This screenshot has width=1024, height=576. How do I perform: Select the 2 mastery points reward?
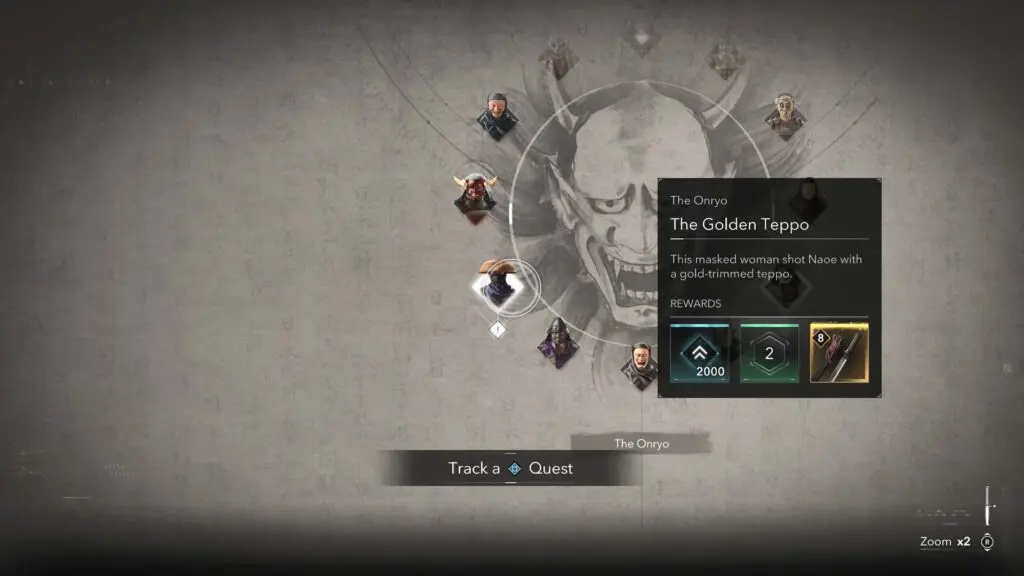coord(769,353)
